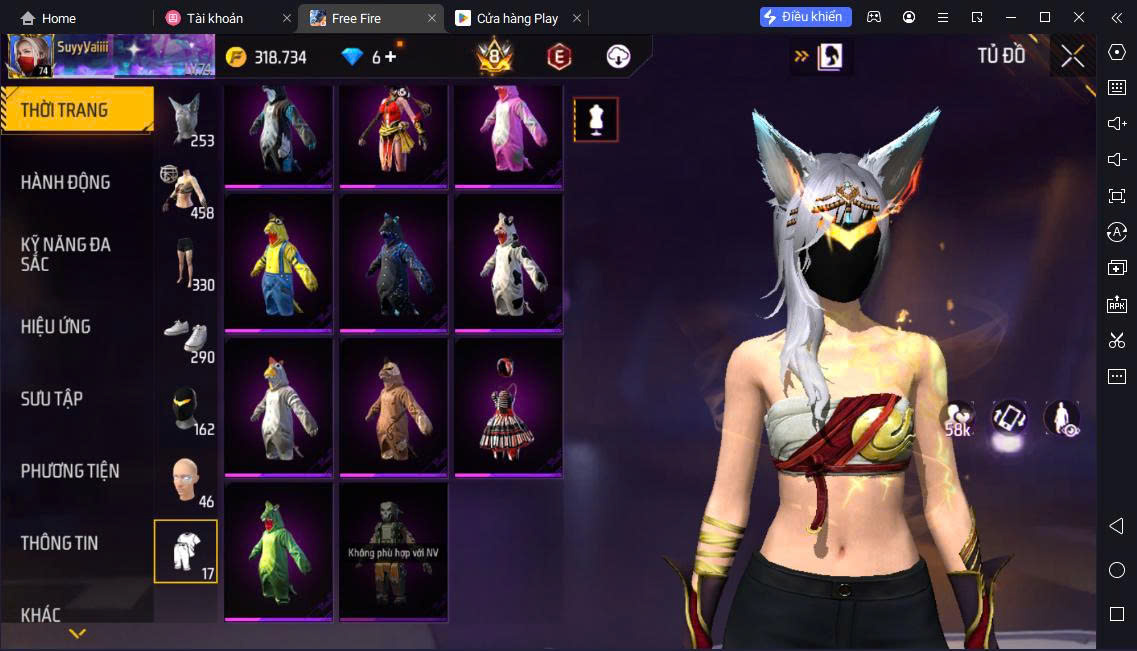The height and width of the screenshot is (651, 1137).
Task: Add diamonds with the plus button
Action: [x=390, y=57]
